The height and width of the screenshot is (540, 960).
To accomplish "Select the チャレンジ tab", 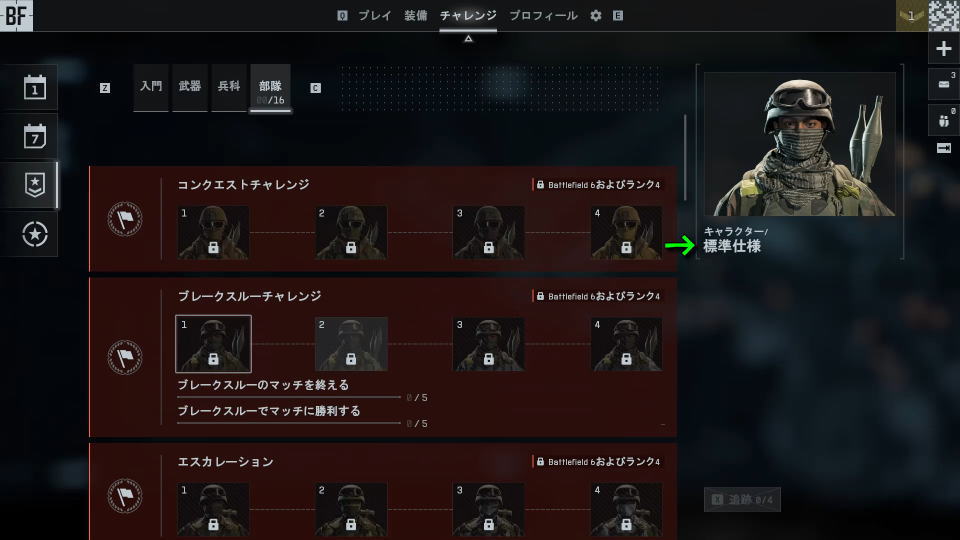I will 468,16.
